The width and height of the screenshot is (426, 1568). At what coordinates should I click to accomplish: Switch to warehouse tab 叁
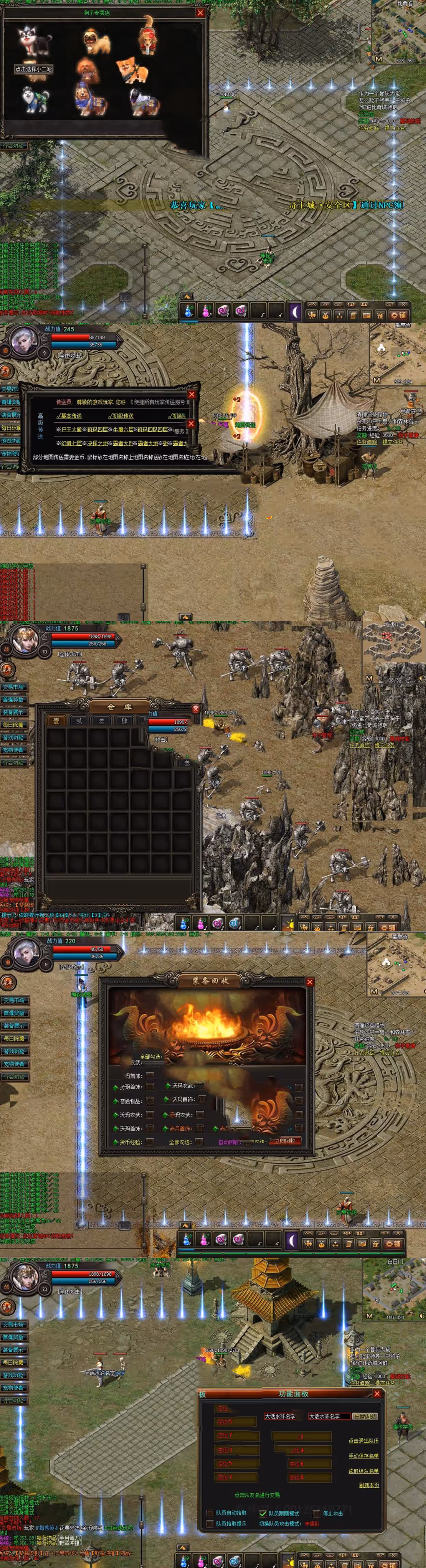102,721
